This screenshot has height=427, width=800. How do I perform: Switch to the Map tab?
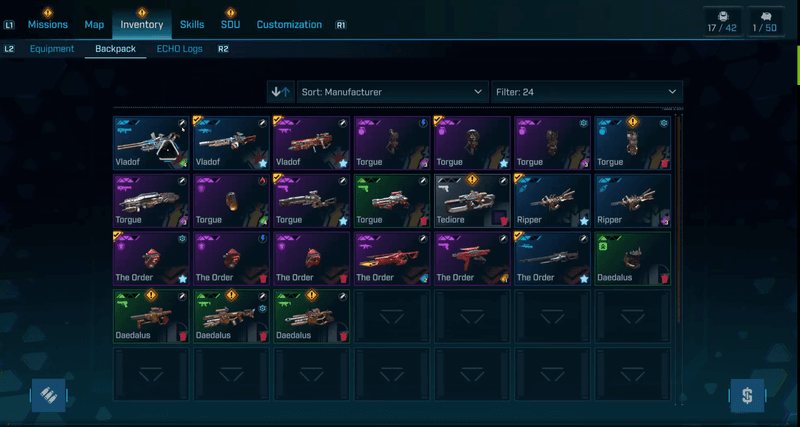94,24
